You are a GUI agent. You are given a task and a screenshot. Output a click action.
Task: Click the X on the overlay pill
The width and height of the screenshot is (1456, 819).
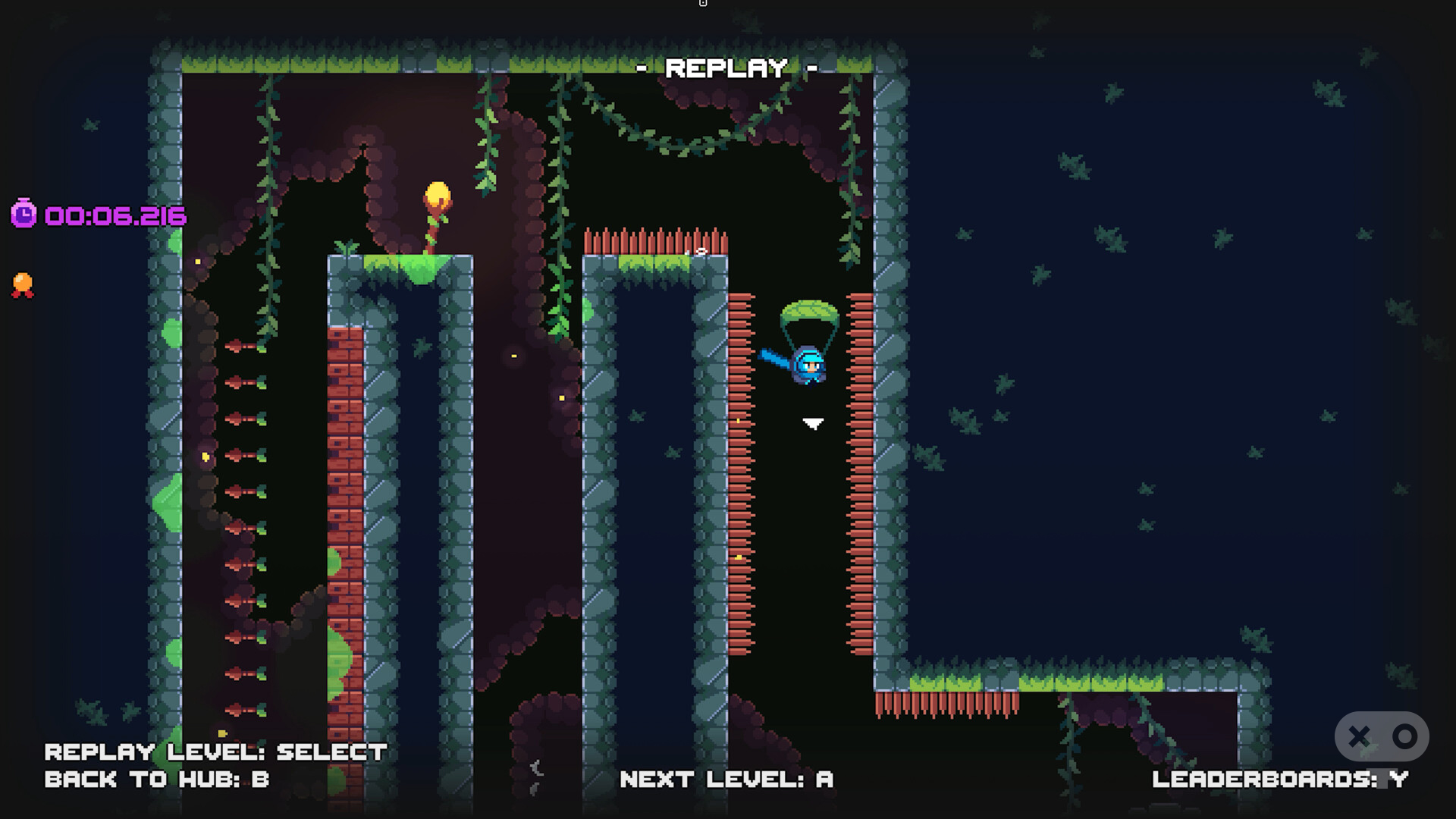[1359, 736]
